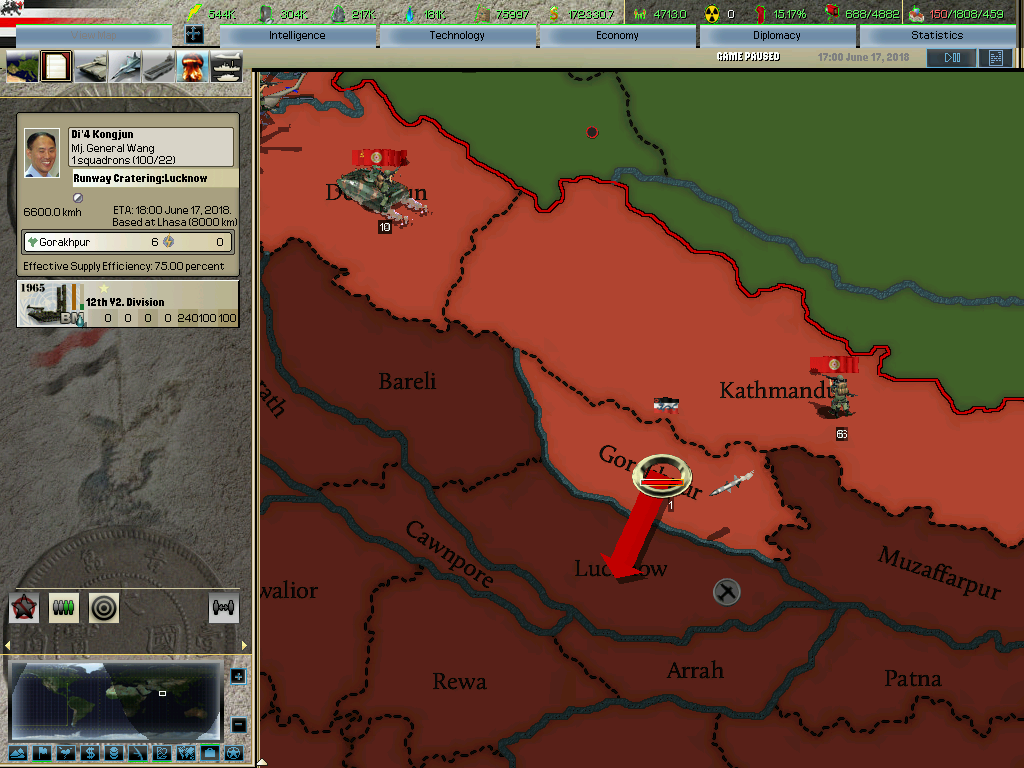1024x768 pixels.
Task: Zoom out with the minimap minus button
Action: tap(238, 725)
